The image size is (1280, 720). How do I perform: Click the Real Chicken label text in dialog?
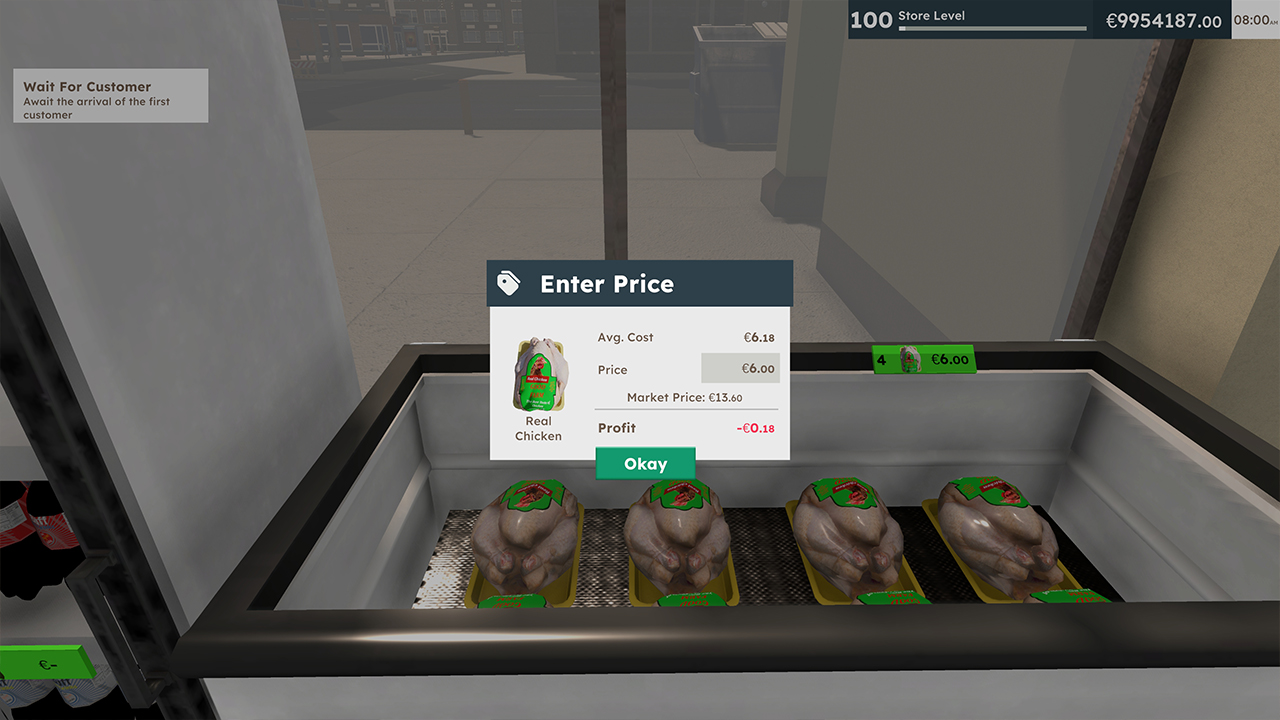pos(538,428)
